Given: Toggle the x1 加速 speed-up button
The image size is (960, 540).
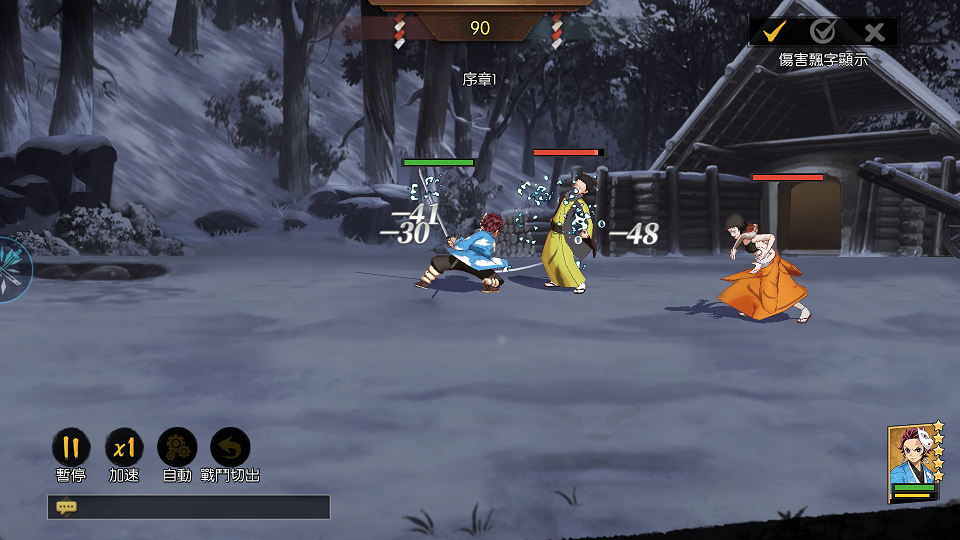Looking at the screenshot, I should pos(124,448).
